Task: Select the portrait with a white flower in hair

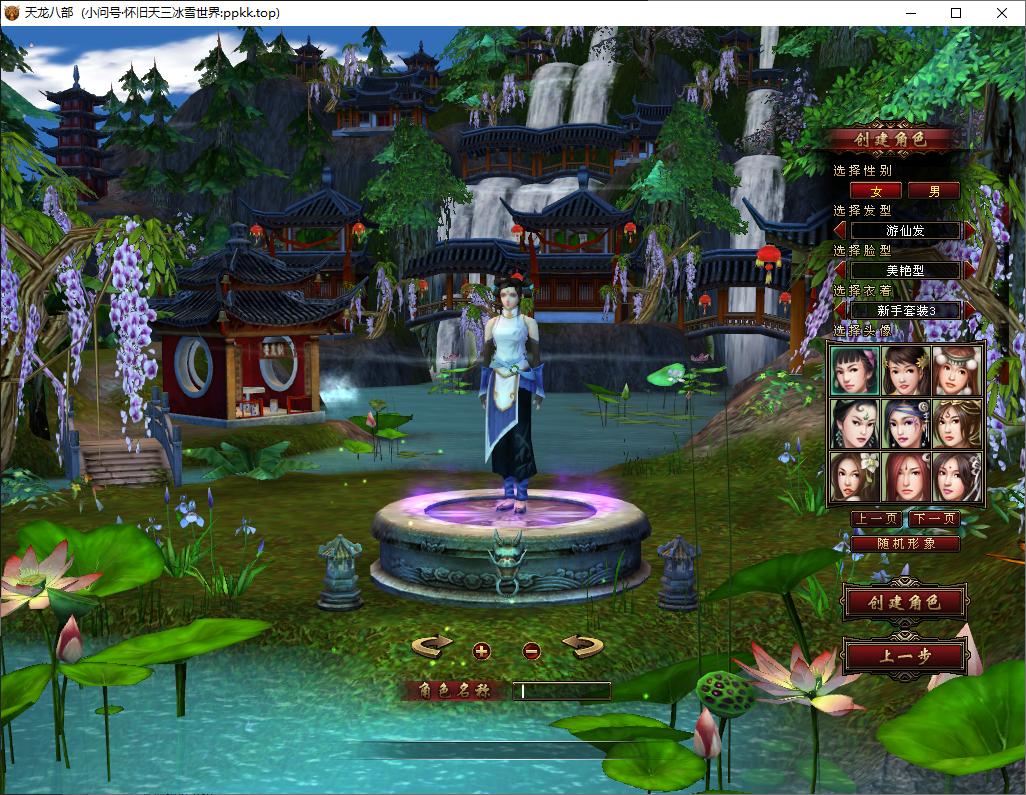Action: tap(856, 477)
